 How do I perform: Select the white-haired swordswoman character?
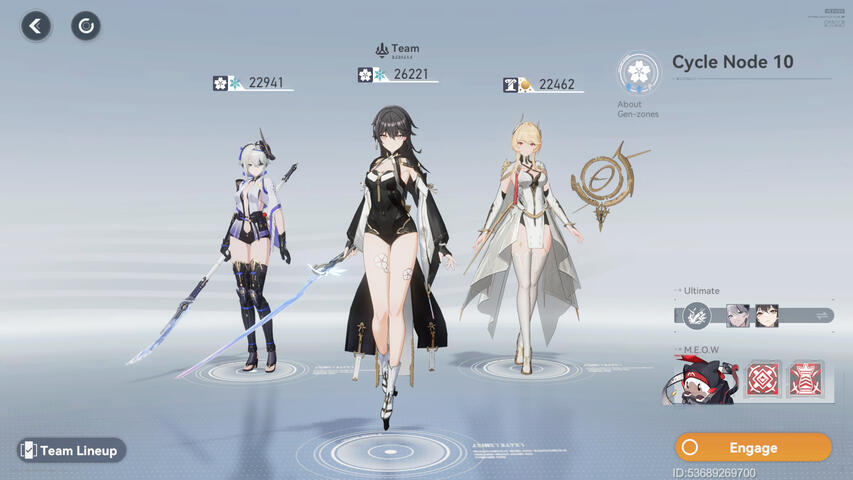255,250
